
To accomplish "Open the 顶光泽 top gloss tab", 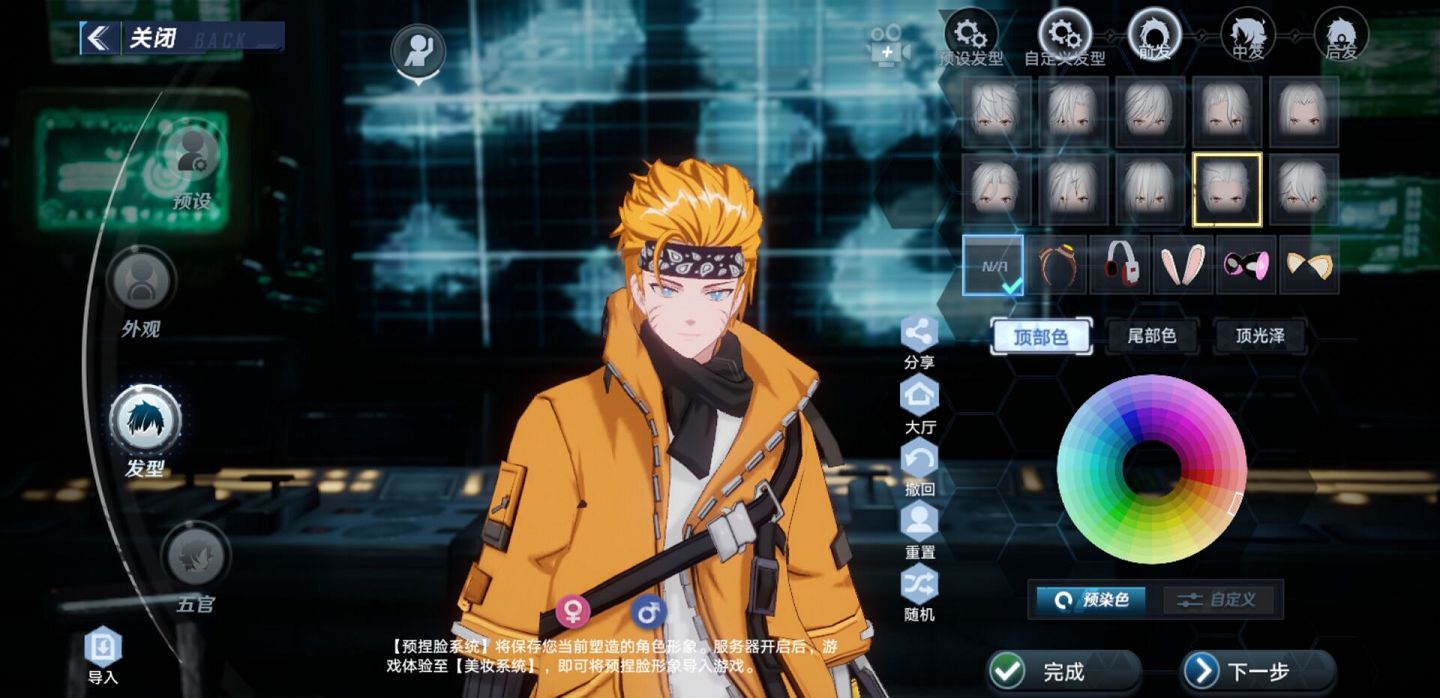I will pyautogui.click(x=1261, y=337).
